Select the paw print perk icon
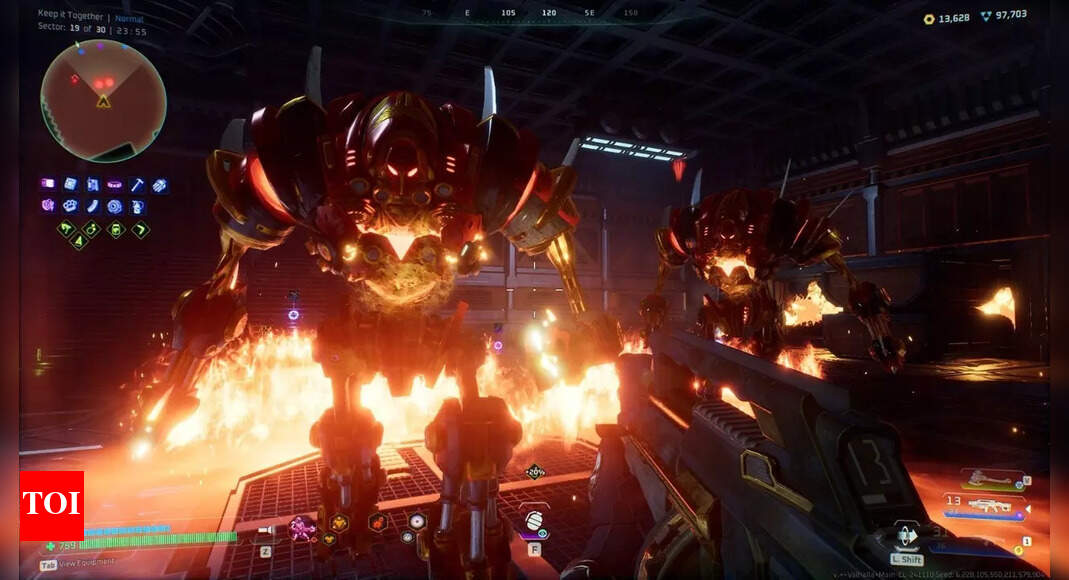 coord(70,206)
